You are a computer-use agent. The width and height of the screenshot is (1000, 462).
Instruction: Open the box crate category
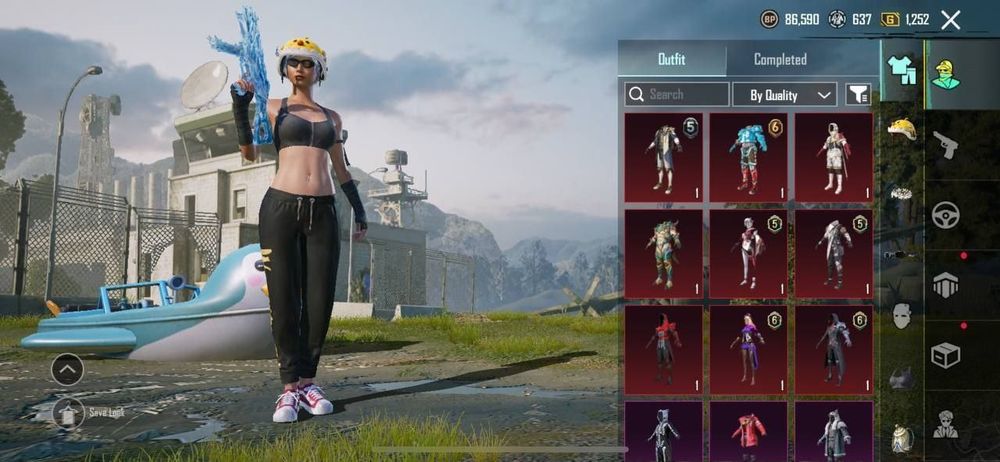click(x=945, y=355)
